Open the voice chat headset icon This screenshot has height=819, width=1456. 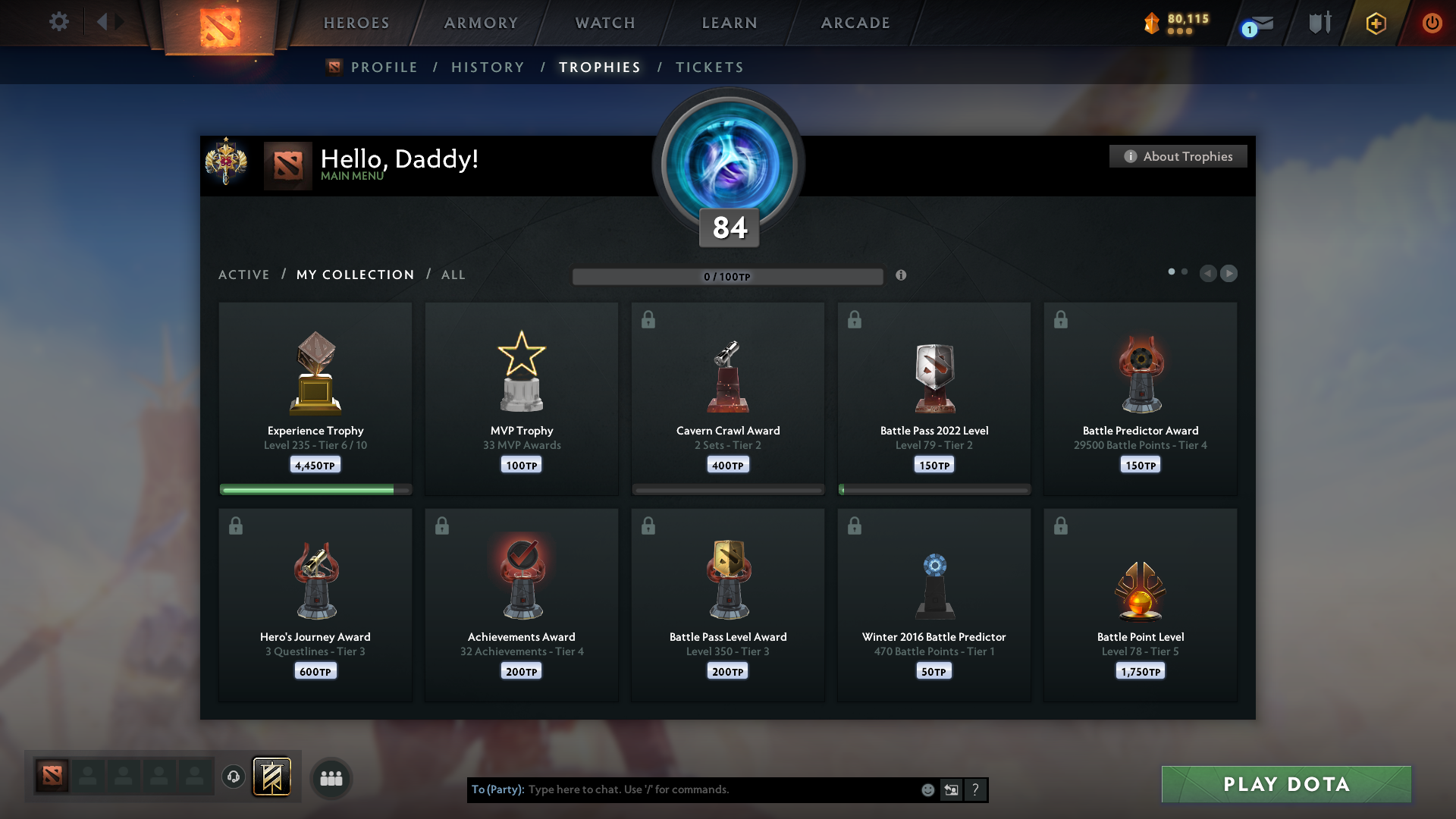234,778
